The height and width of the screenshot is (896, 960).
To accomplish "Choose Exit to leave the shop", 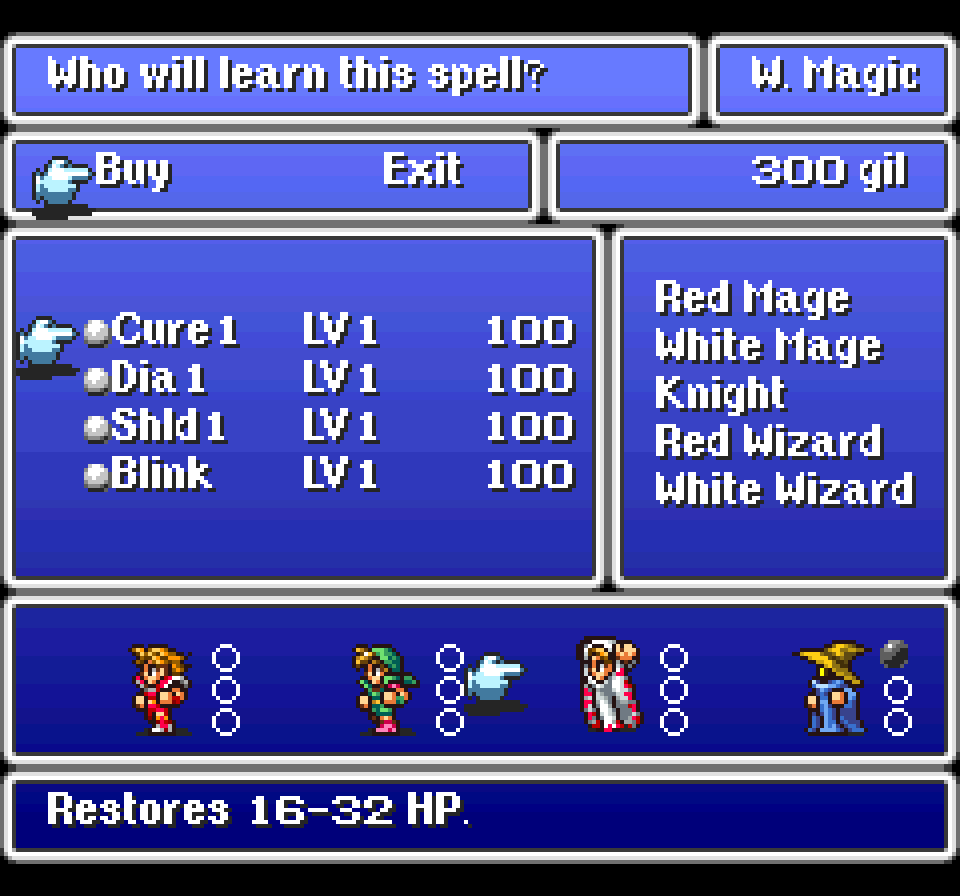I will [421, 171].
